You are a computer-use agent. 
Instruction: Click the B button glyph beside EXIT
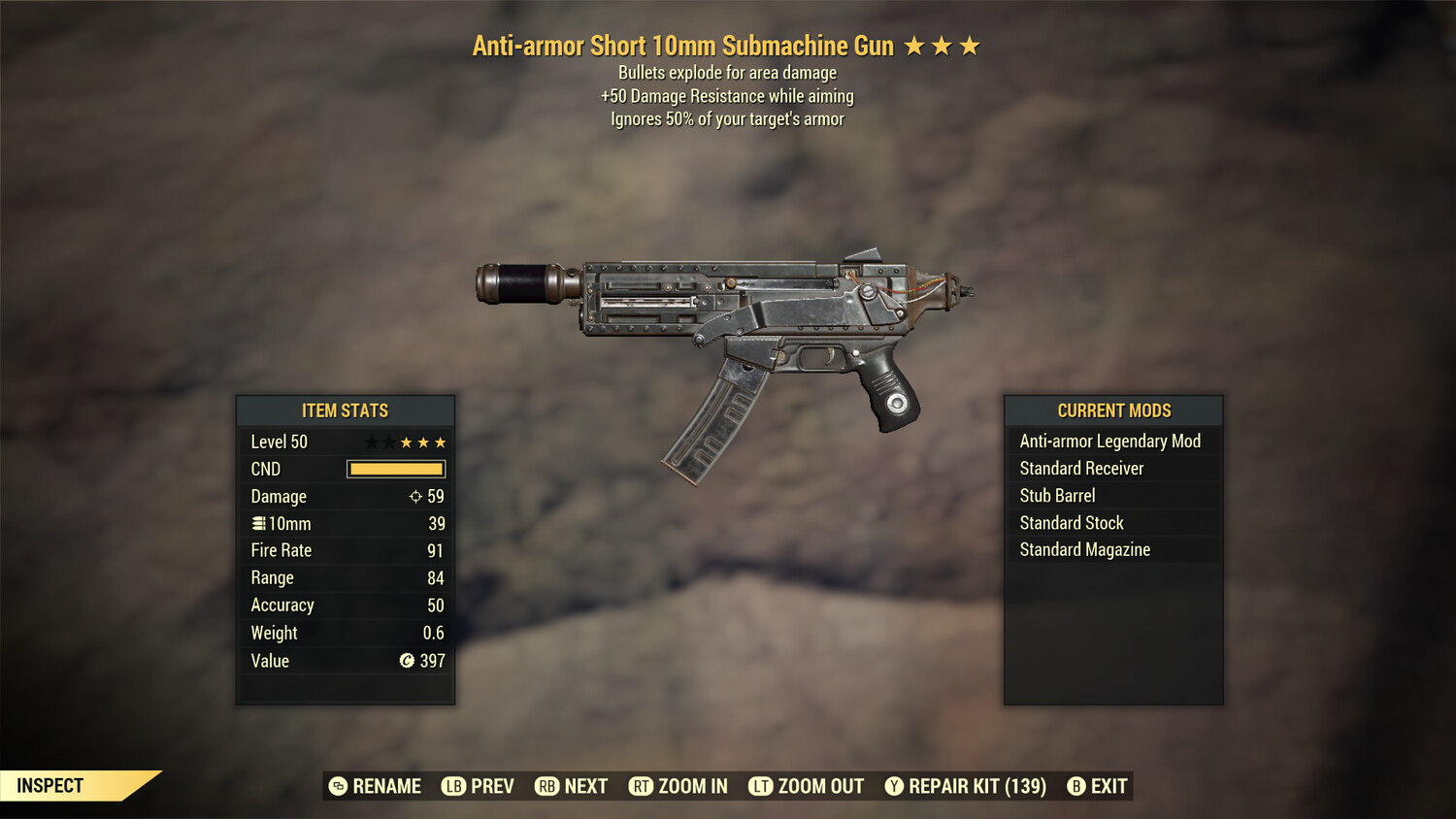tap(1075, 786)
